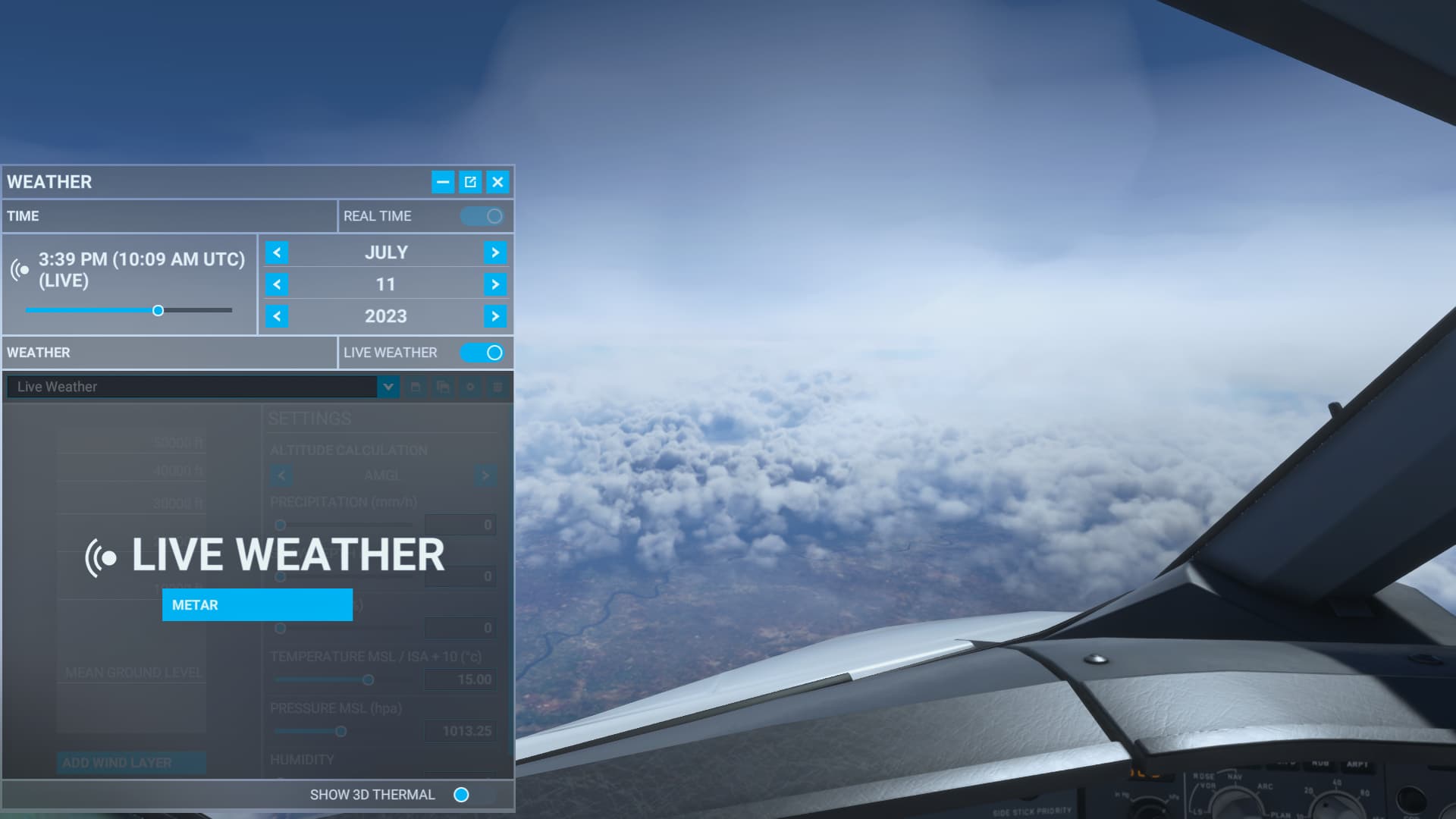Viewport: 1456px width, 819px height.
Task: Click the temperature value field showing 15.00
Action: [x=460, y=680]
